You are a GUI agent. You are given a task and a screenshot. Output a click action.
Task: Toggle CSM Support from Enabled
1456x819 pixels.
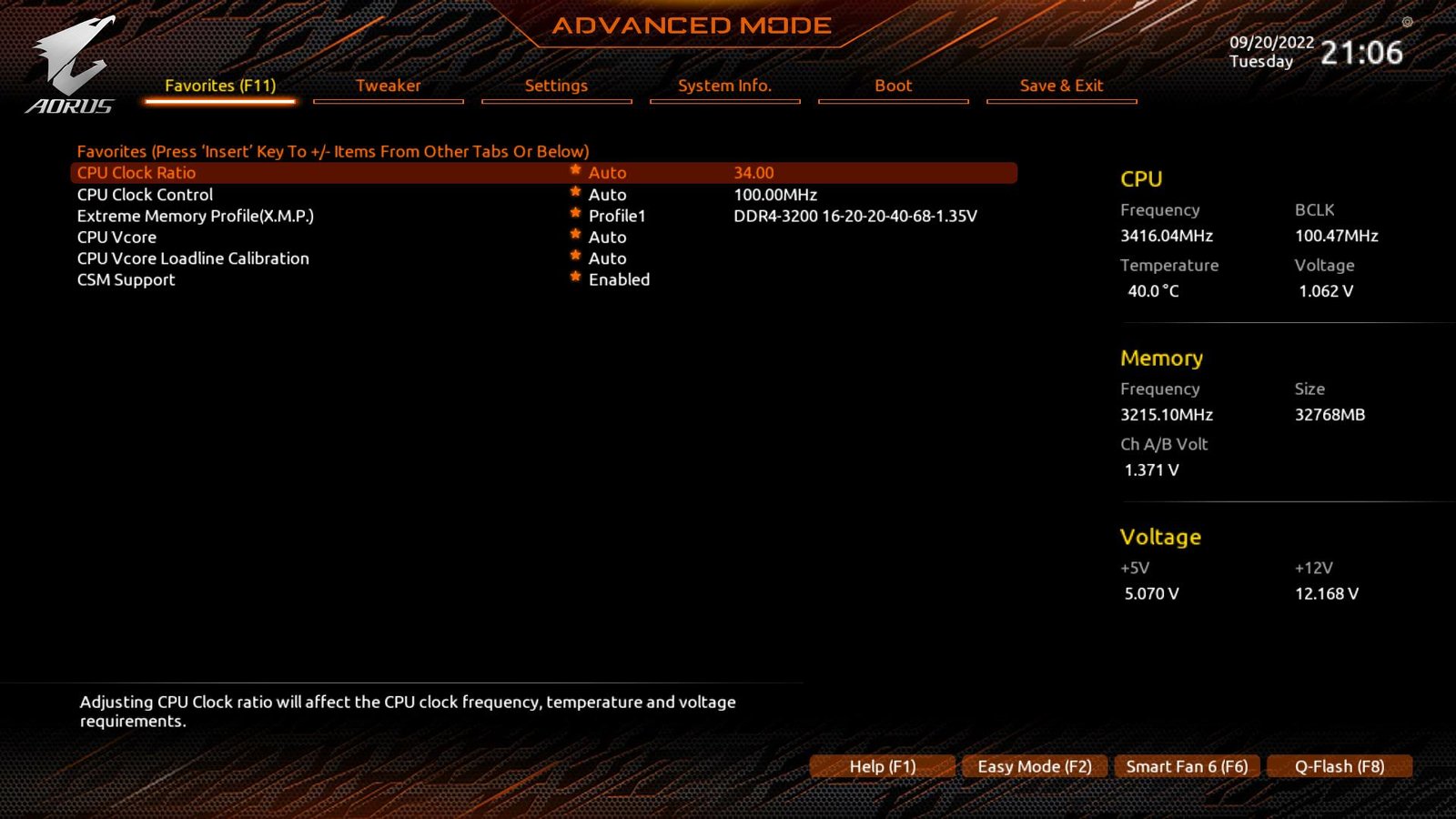(x=620, y=279)
